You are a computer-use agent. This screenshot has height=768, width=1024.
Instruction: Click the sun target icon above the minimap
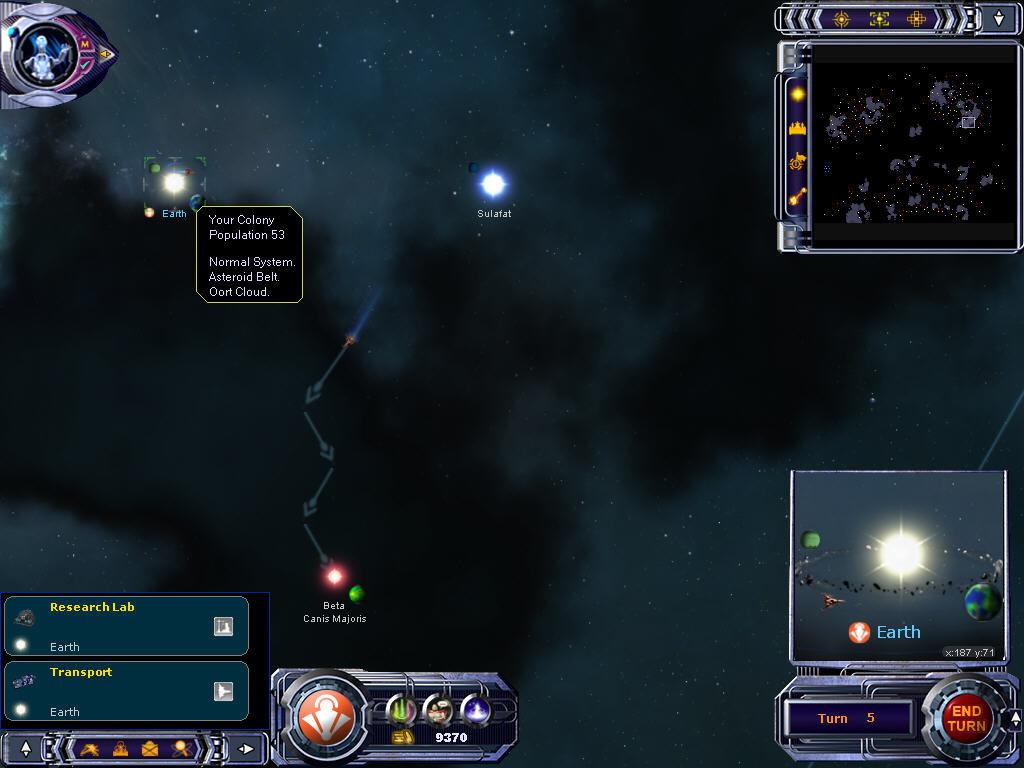841,19
